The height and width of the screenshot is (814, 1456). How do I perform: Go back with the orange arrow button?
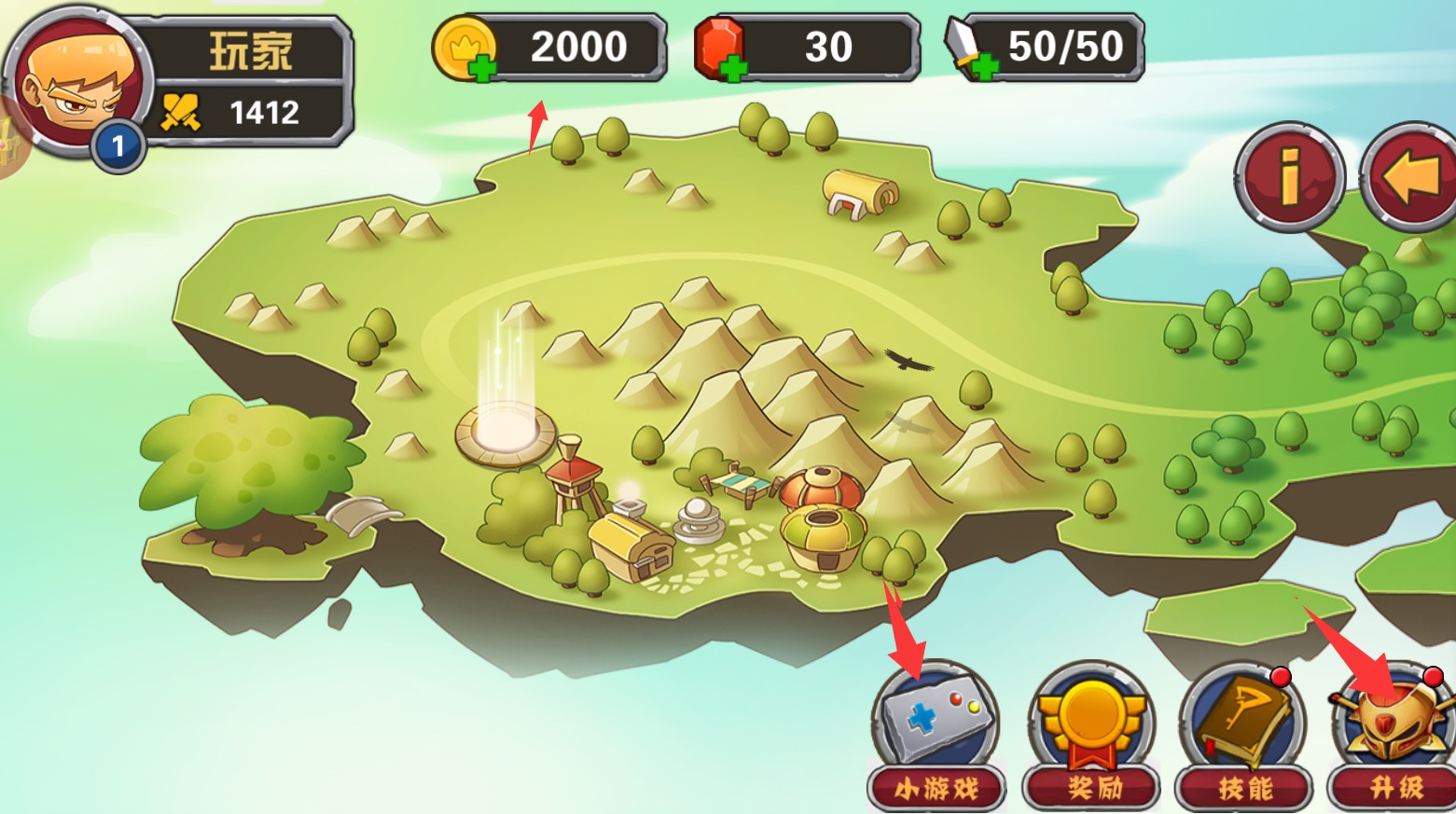(1411, 175)
